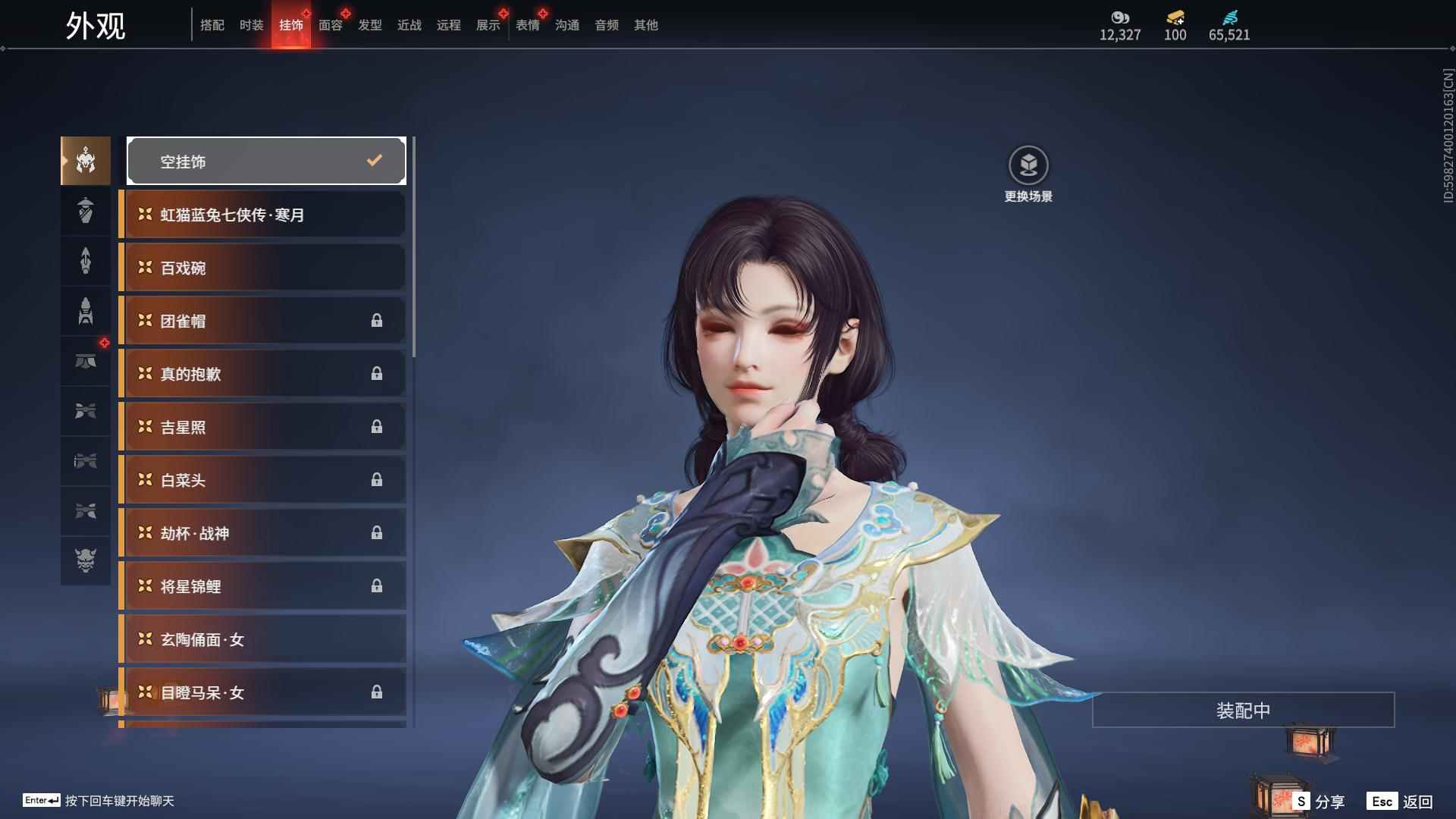1456x819 pixels.
Task: Select the demon mask category icon
Action: [86, 560]
